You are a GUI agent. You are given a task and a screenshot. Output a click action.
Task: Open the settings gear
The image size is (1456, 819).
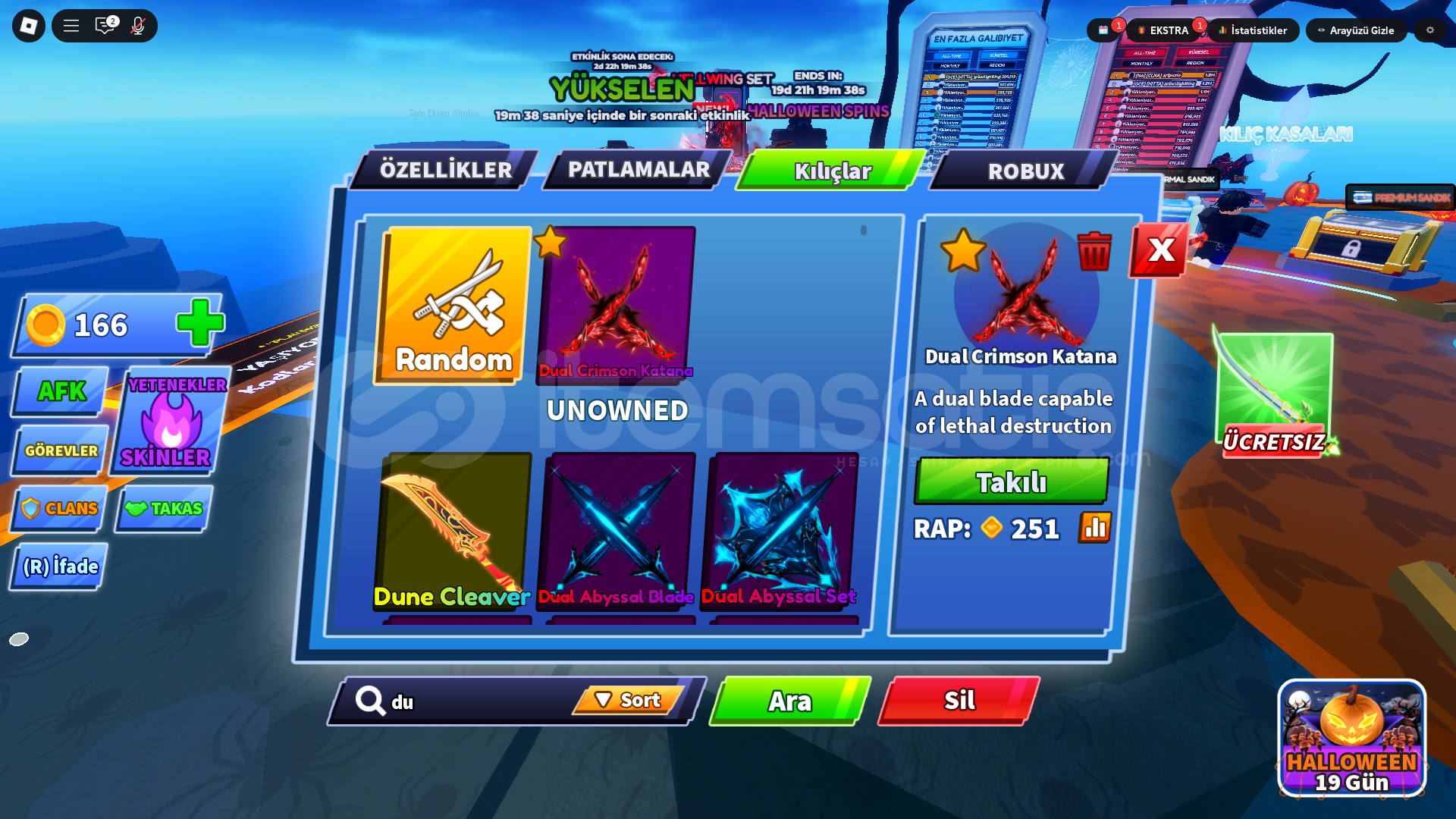pos(1430,31)
